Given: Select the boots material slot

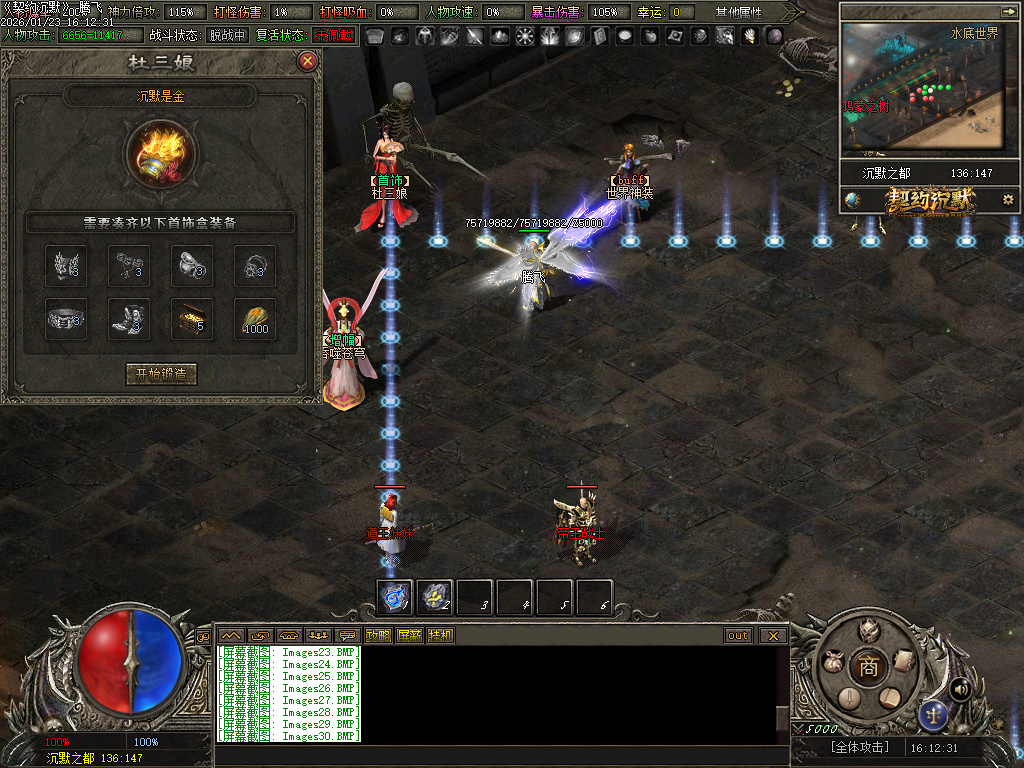Looking at the screenshot, I should point(129,318).
